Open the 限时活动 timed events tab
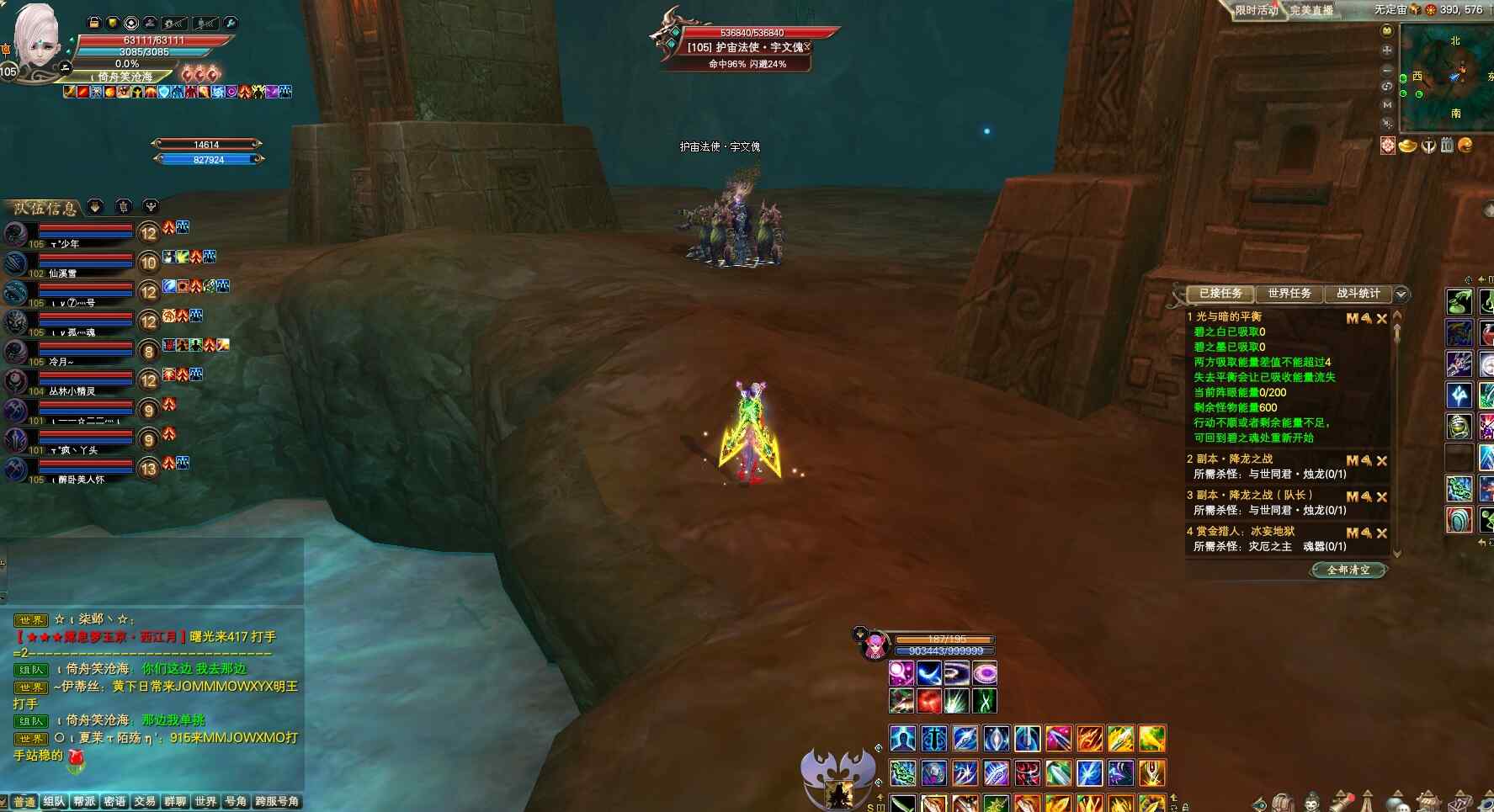Screen dimensions: 1494x812 (x=1256, y=11)
